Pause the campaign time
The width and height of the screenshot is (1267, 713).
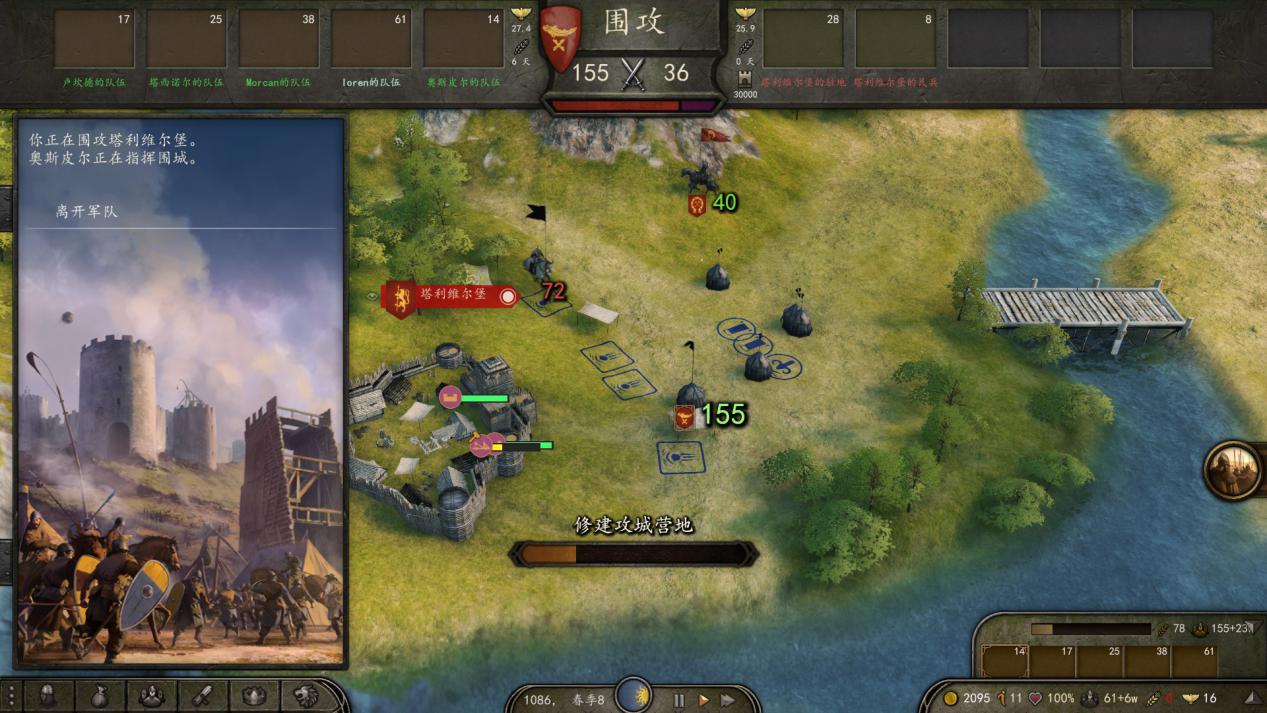click(679, 700)
